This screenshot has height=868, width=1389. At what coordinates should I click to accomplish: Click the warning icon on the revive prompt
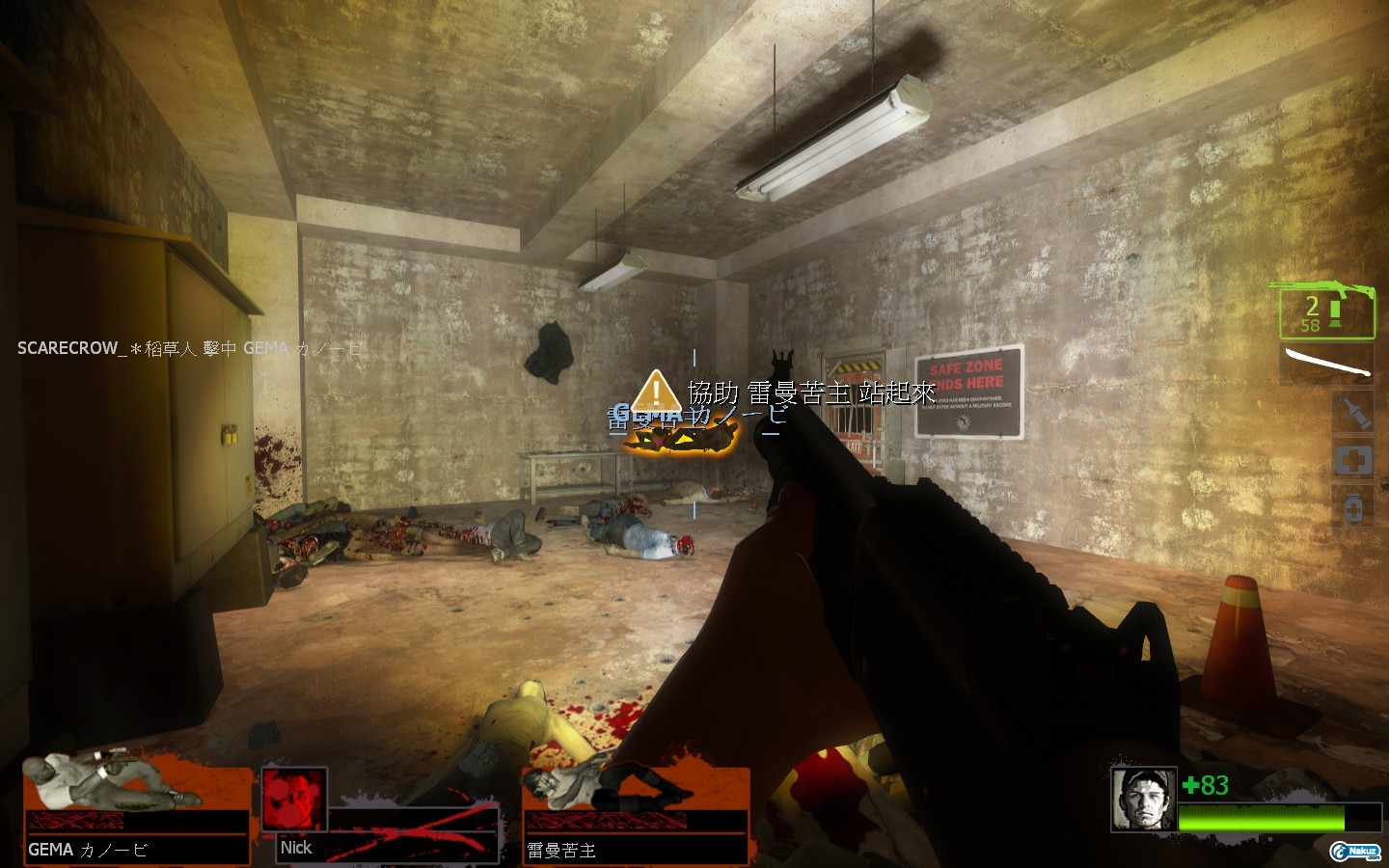(656, 391)
